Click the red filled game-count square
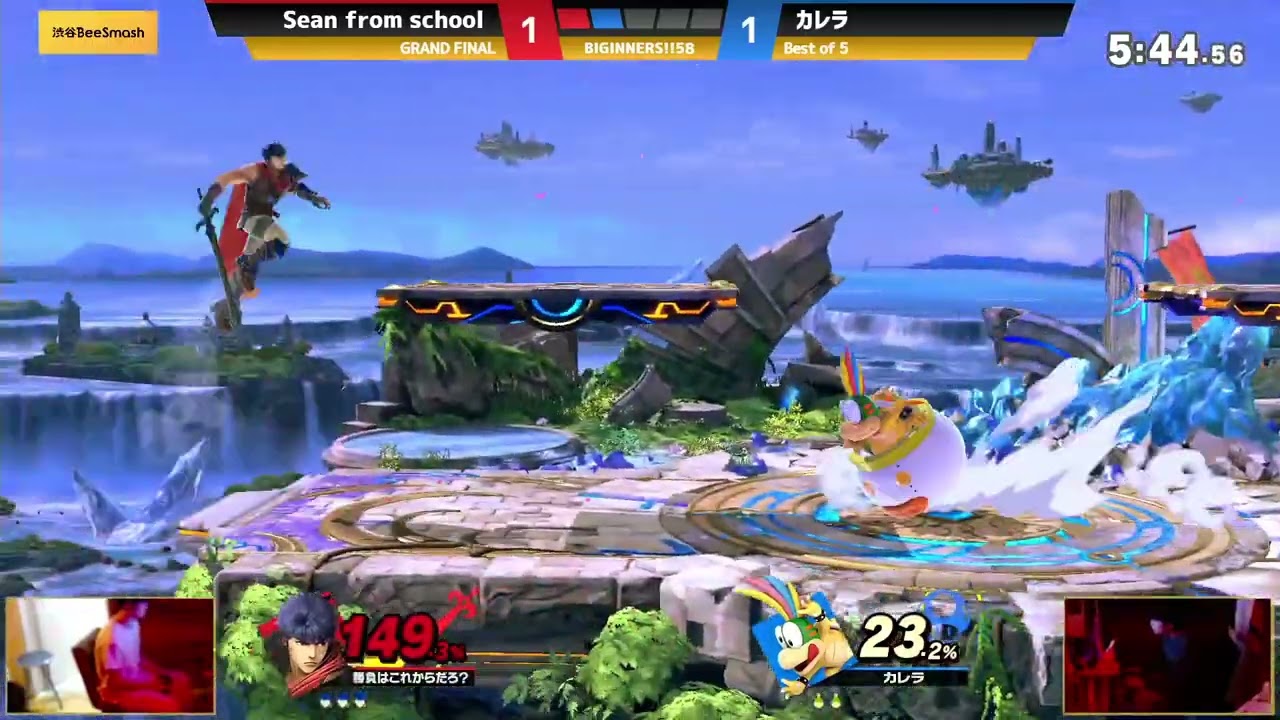This screenshot has height=720, width=1280. pos(574,19)
